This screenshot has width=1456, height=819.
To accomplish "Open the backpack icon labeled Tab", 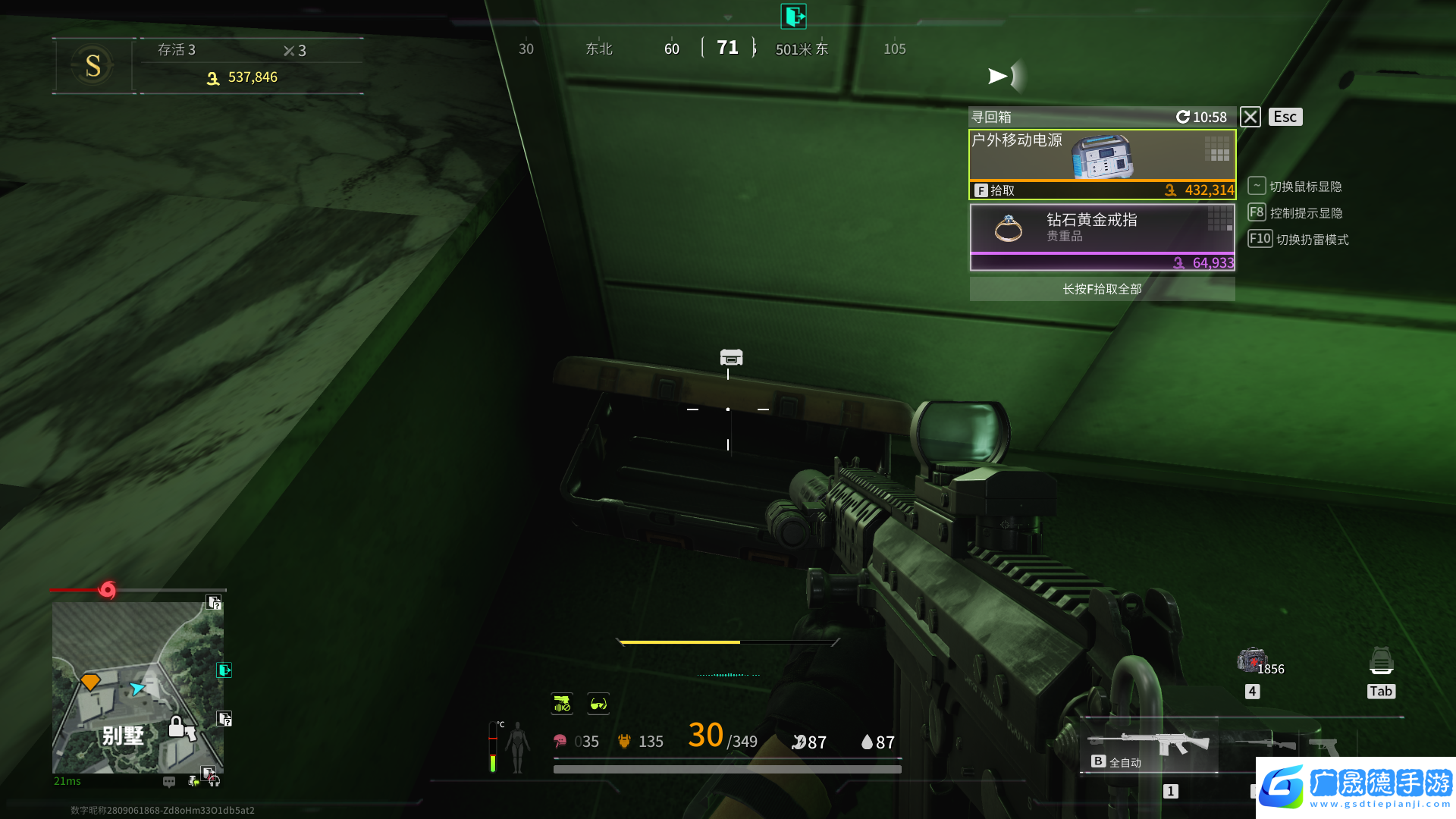I will pyautogui.click(x=1381, y=662).
